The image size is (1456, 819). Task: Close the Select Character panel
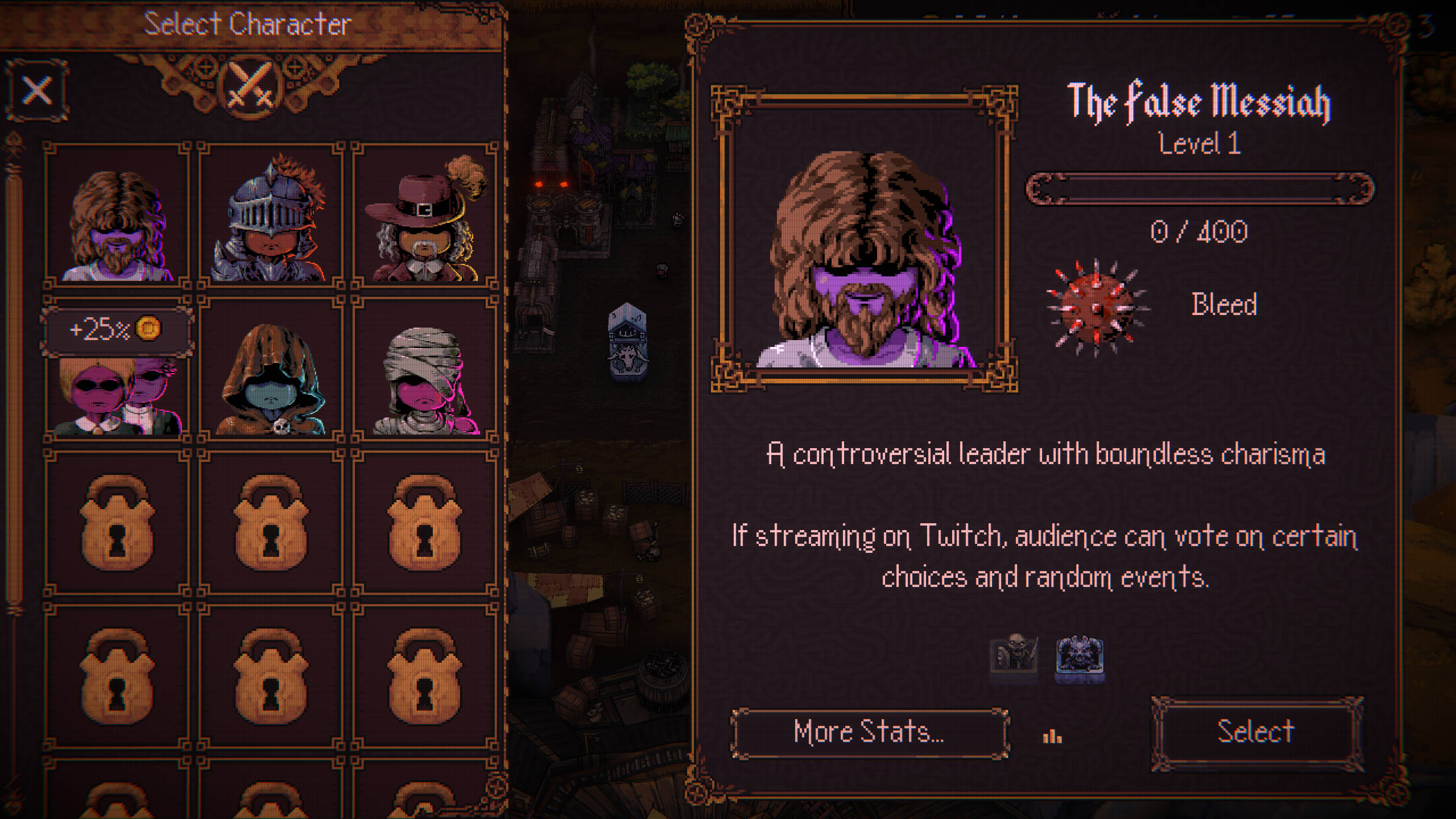[x=38, y=90]
